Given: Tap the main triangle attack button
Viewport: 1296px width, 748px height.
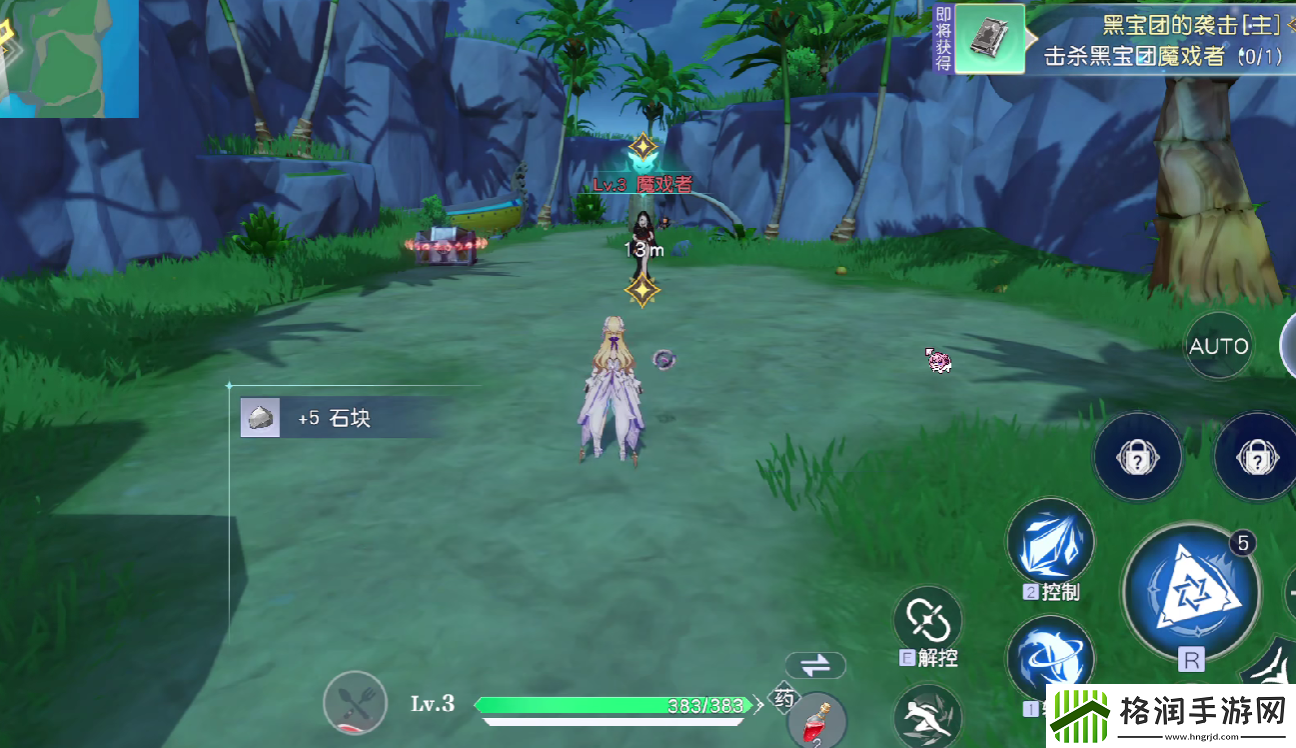Looking at the screenshot, I should pos(1190,590).
